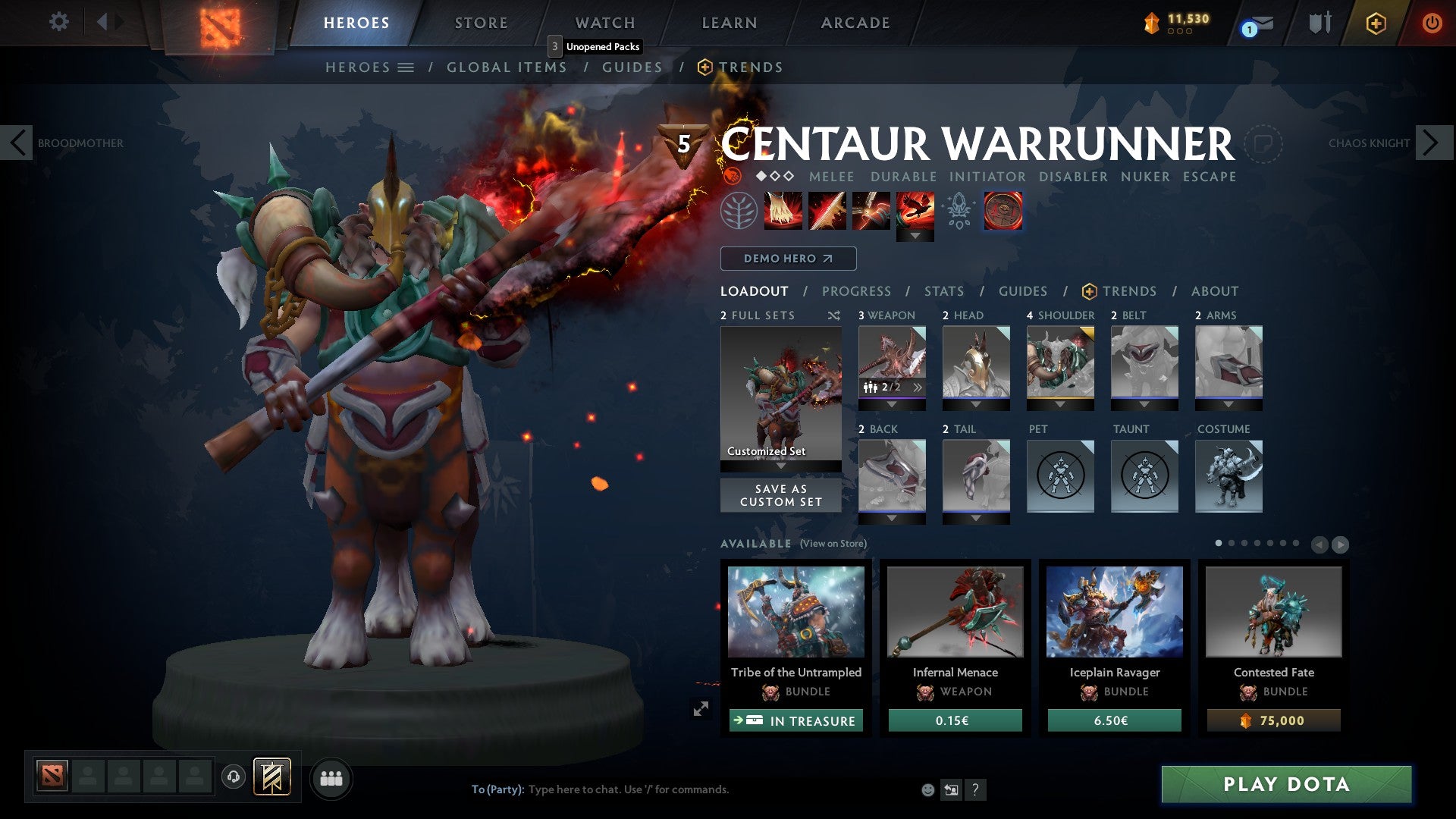Open the heroes list hamburger menu
The width and height of the screenshot is (1456, 819).
pos(406,67)
